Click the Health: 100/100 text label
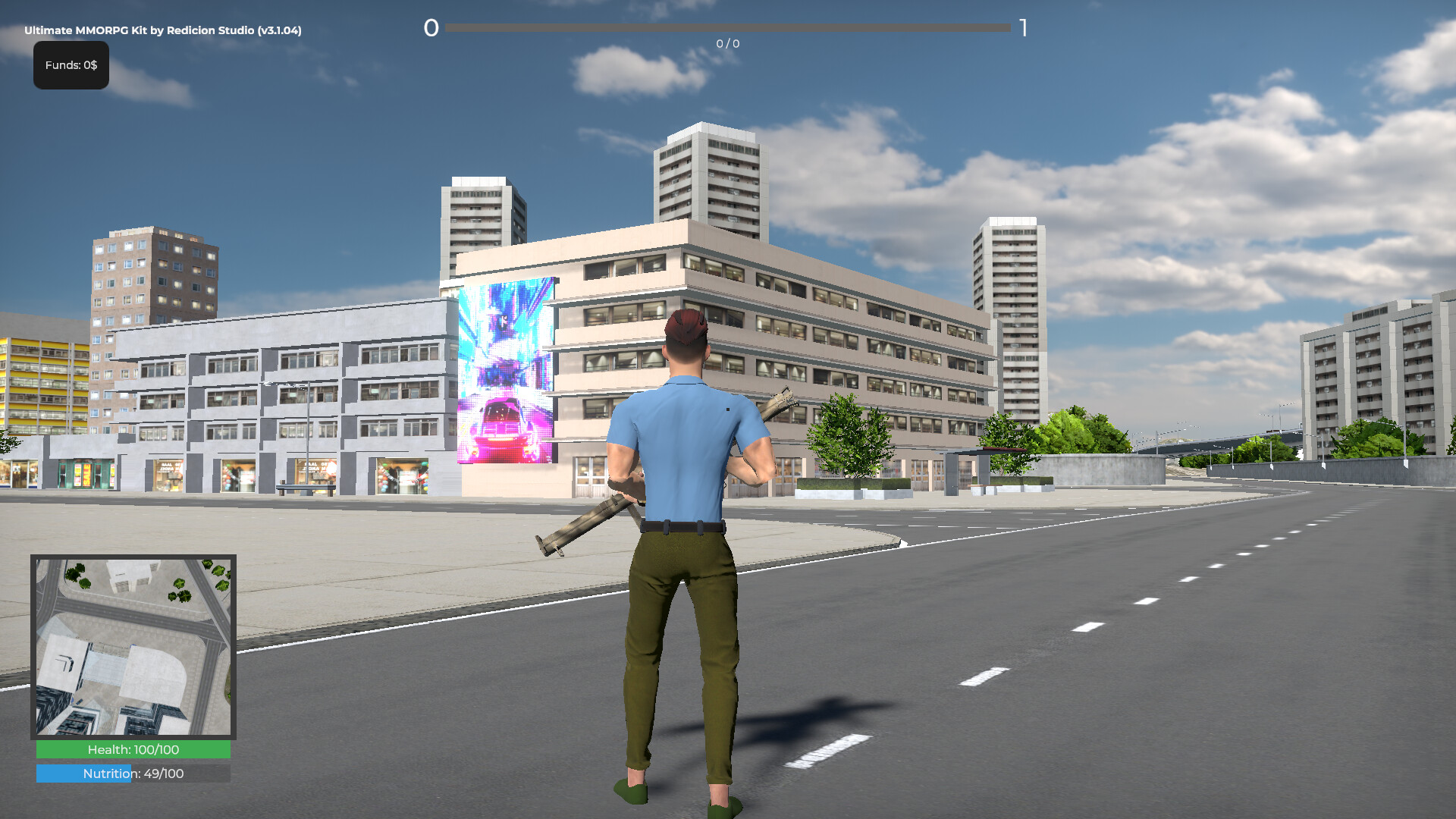The width and height of the screenshot is (1456, 819). (133, 749)
